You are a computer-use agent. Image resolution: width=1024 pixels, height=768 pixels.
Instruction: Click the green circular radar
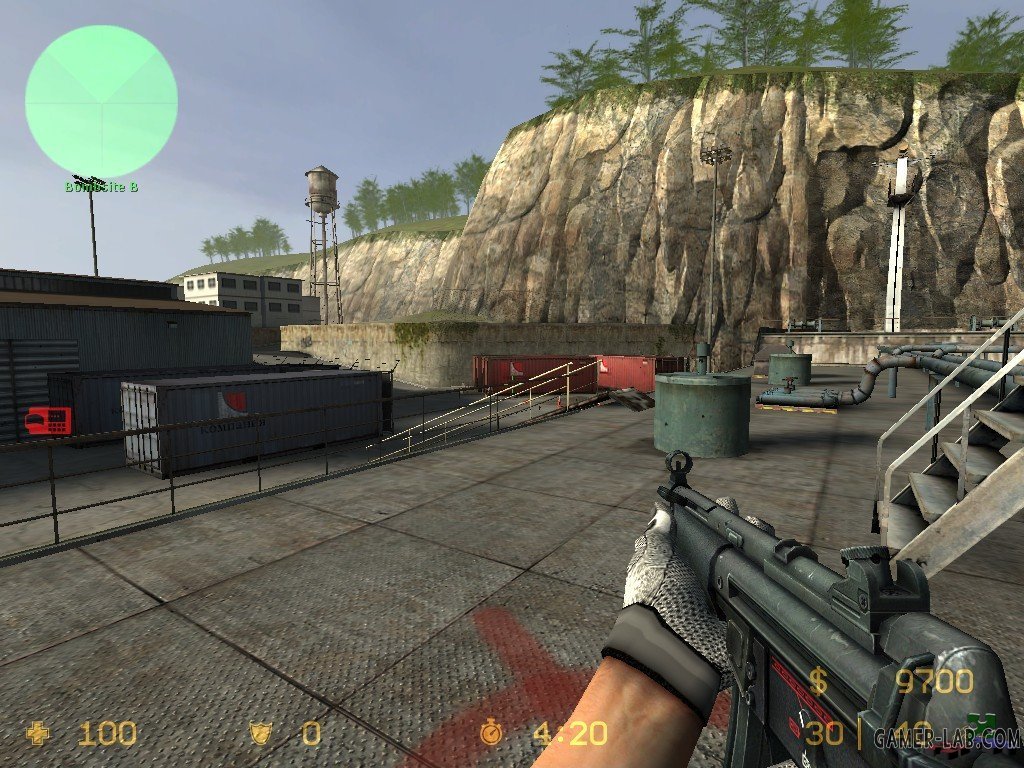tap(101, 101)
